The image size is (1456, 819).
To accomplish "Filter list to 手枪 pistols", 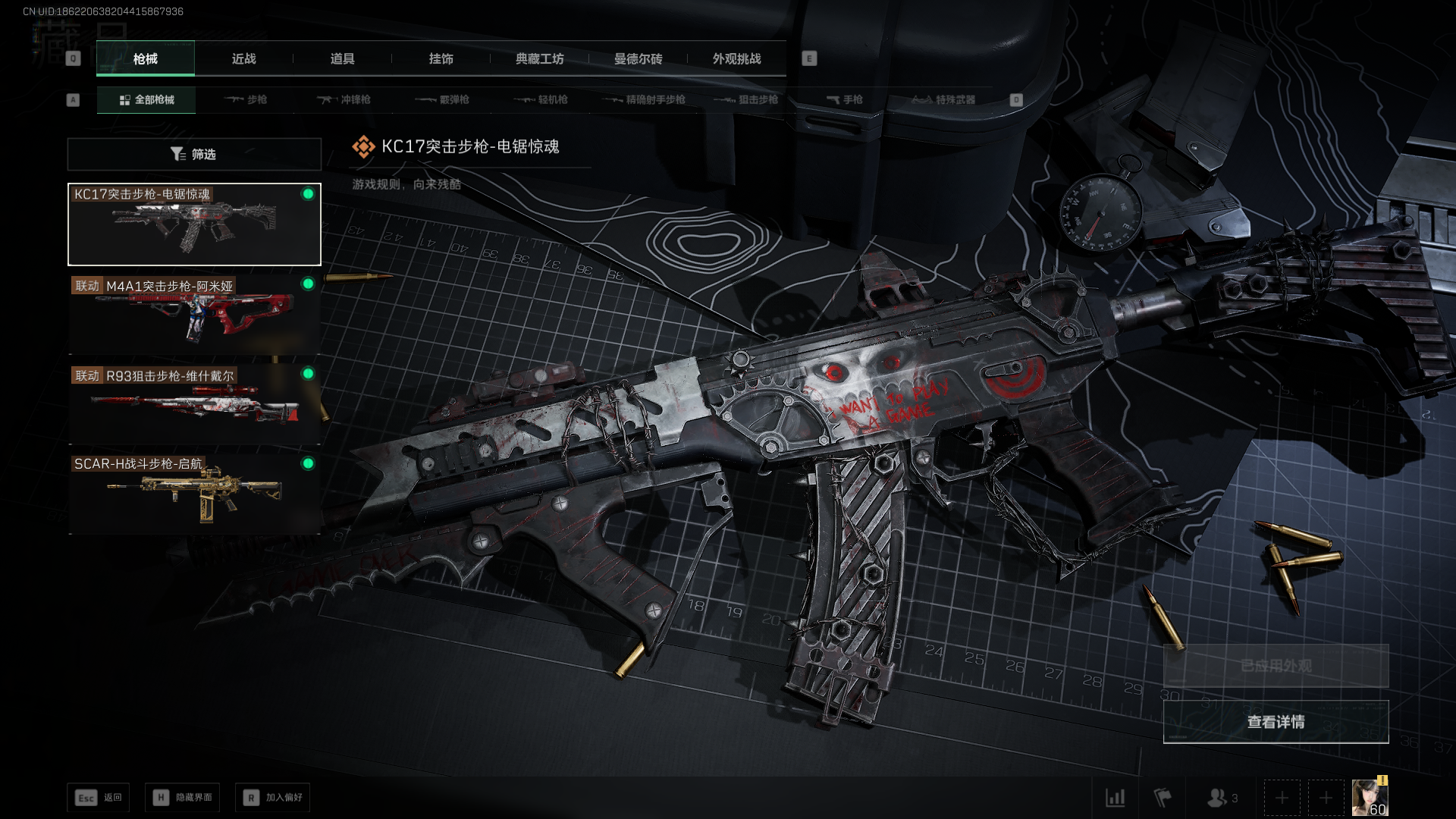I will [845, 99].
